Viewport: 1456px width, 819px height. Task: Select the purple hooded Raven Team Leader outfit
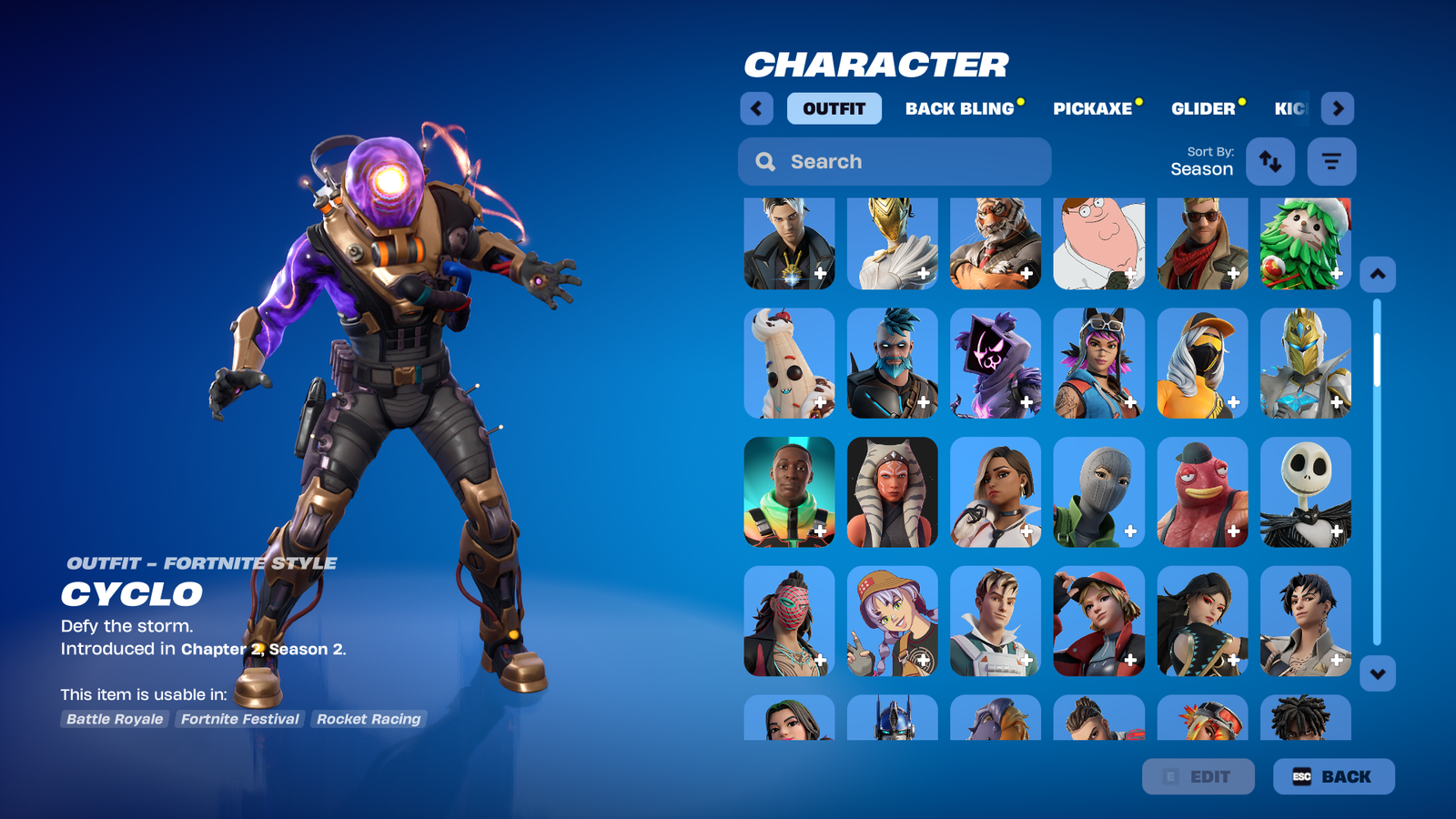pos(995,363)
